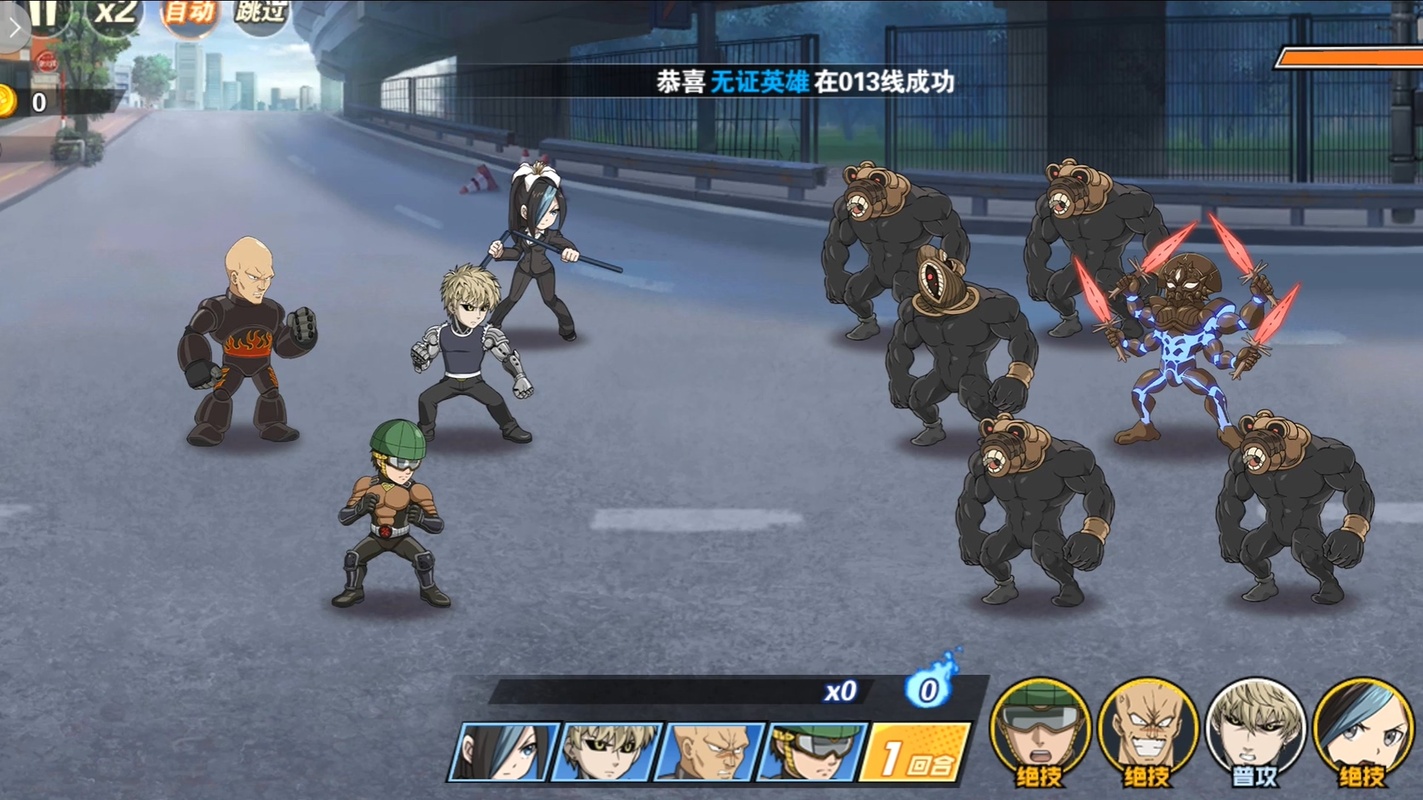
Task: Pause the battle
Action: coord(44,14)
